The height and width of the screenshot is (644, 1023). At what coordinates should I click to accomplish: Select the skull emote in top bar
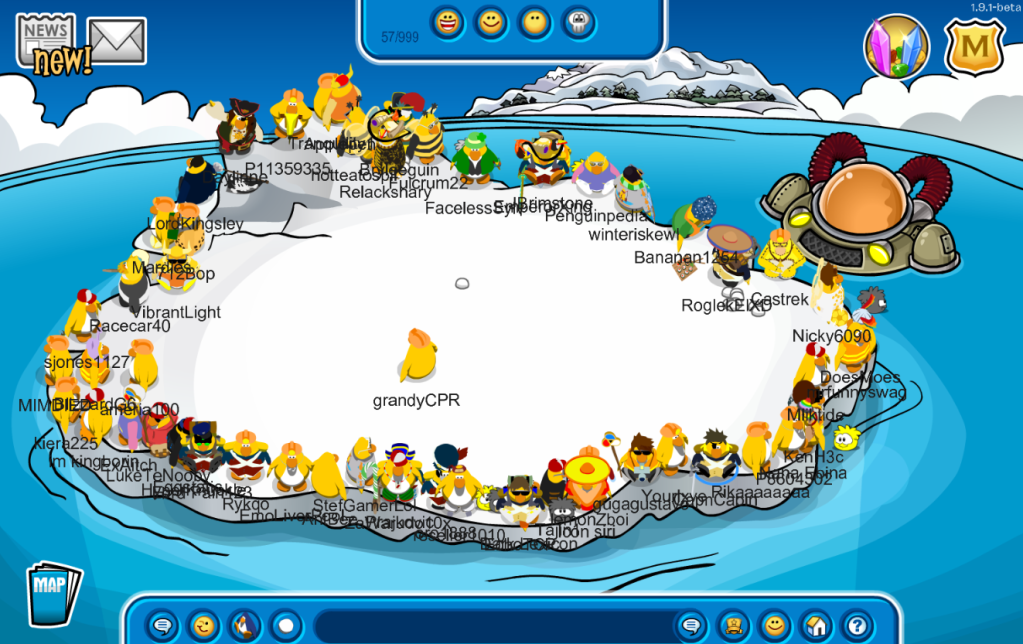tap(578, 22)
